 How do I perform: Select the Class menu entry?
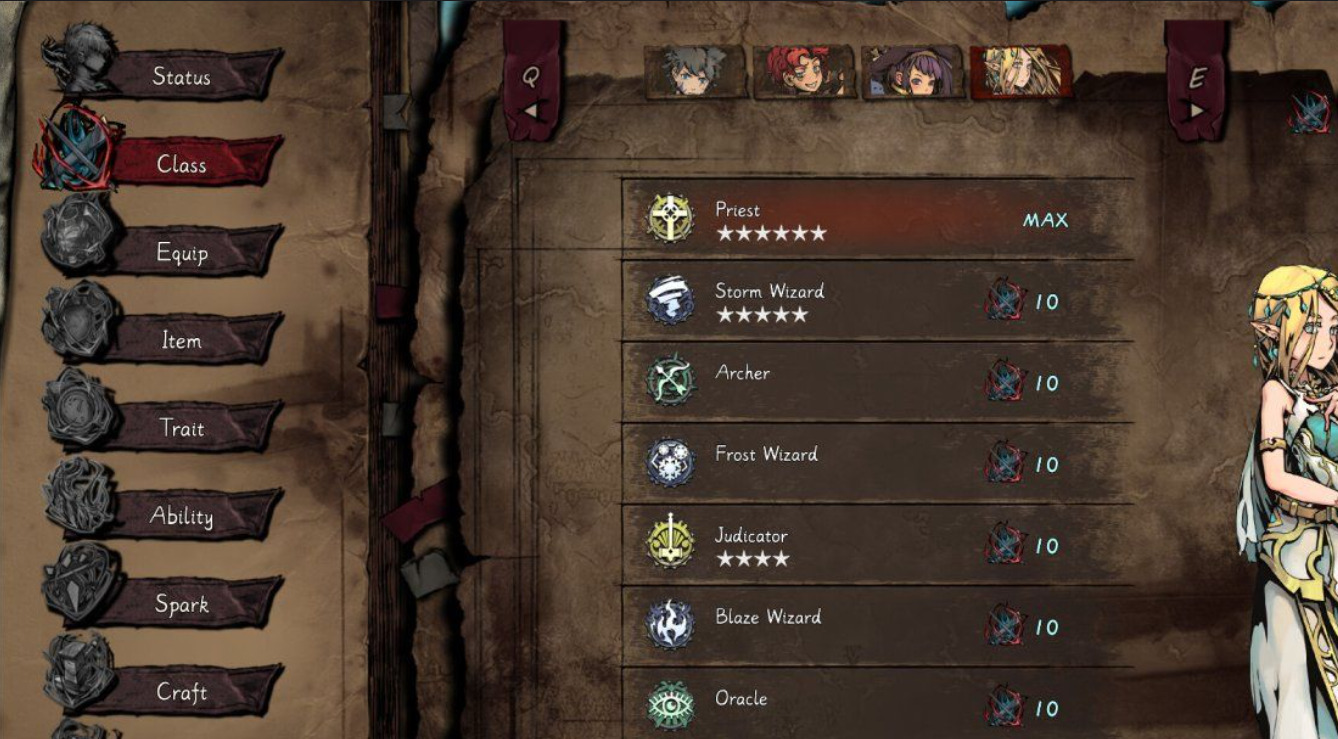coord(181,164)
